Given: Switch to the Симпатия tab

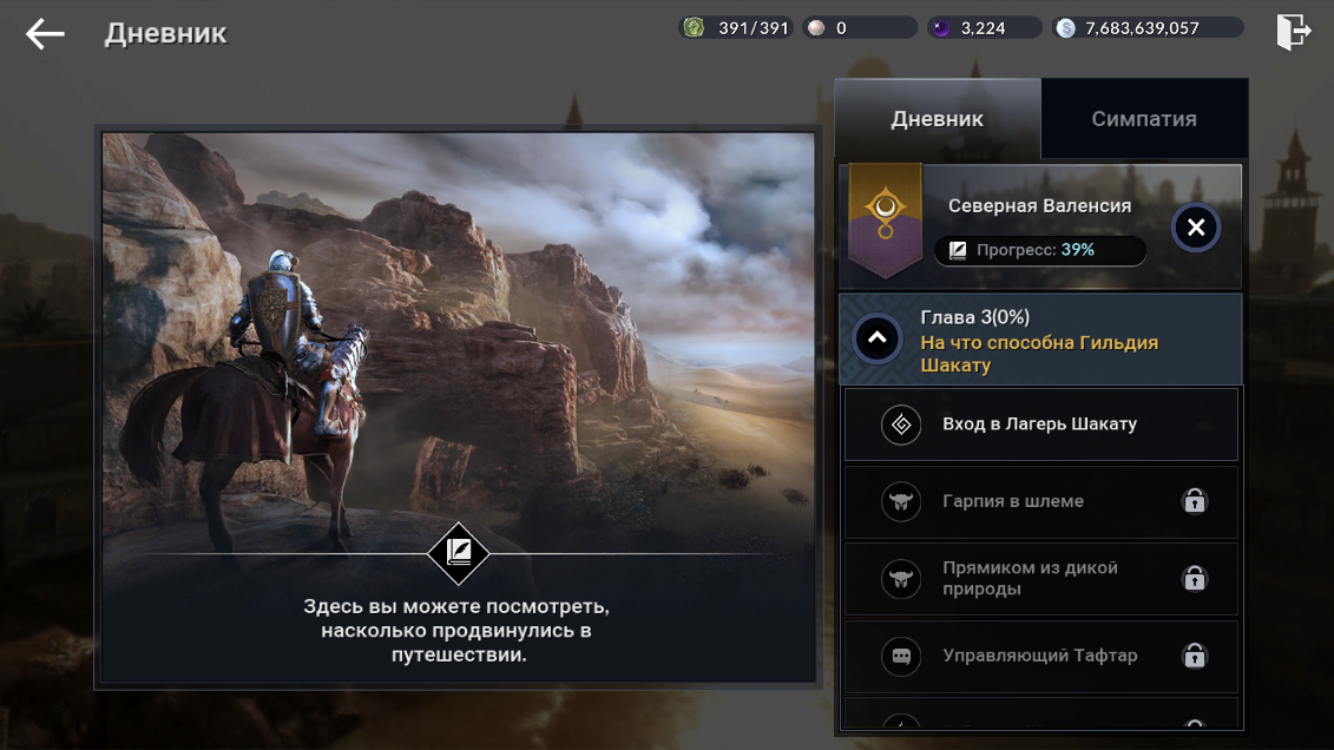Looking at the screenshot, I should click(x=1143, y=119).
